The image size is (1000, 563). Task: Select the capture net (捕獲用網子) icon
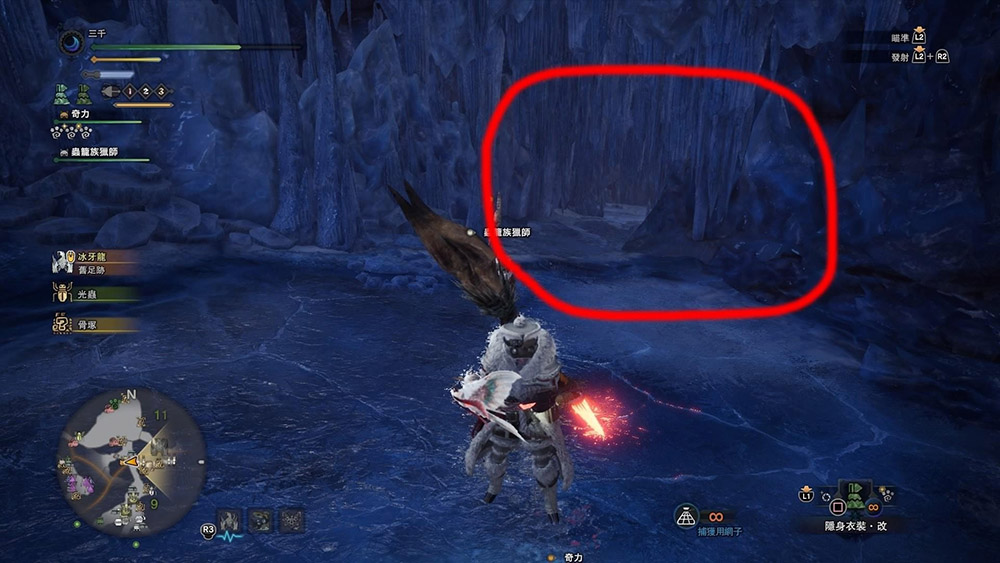click(x=686, y=514)
